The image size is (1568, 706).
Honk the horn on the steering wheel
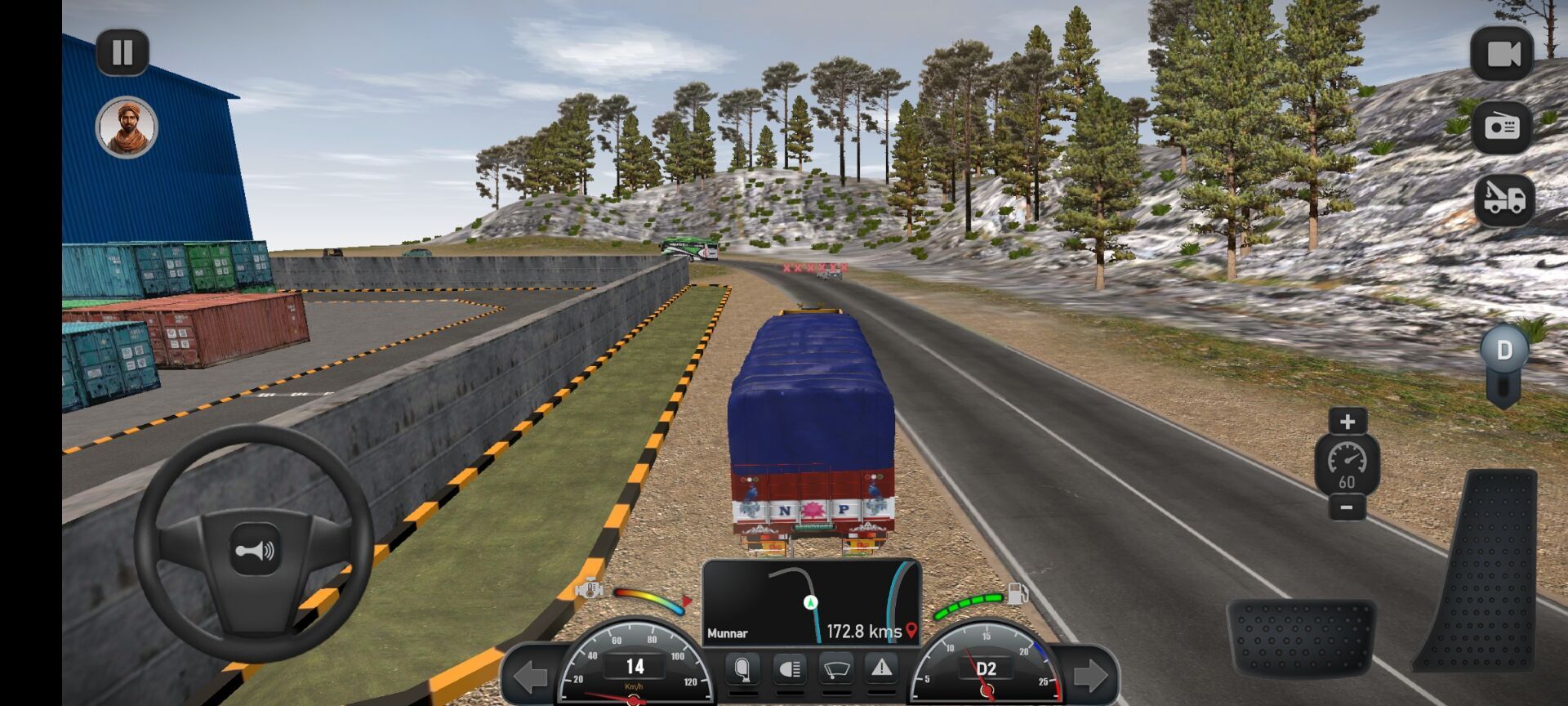255,552
